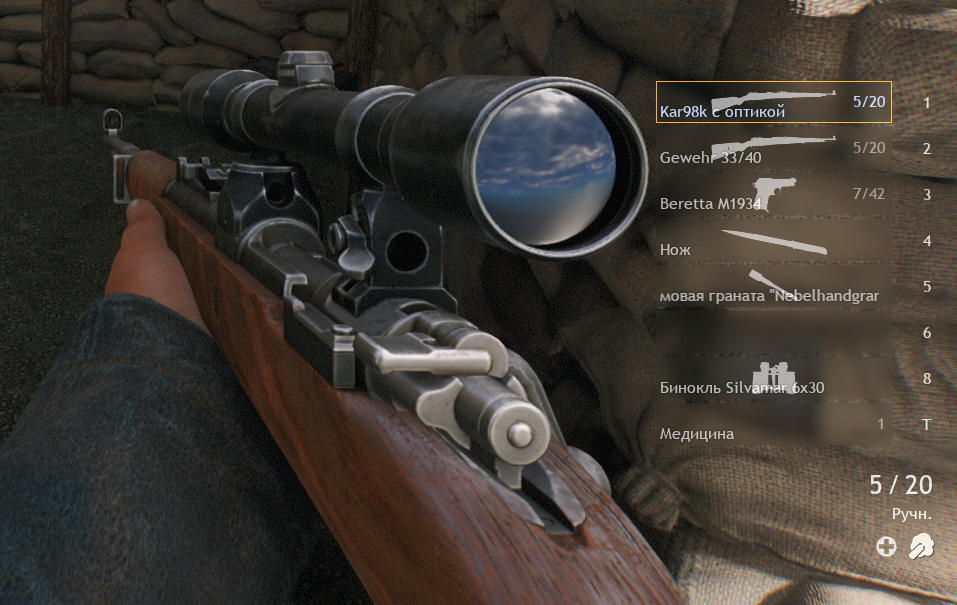Viewport: 957px width, 605px height.
Task: Select the Kar98k с оптикой weapon slot
Action: (x=773, y=102)
